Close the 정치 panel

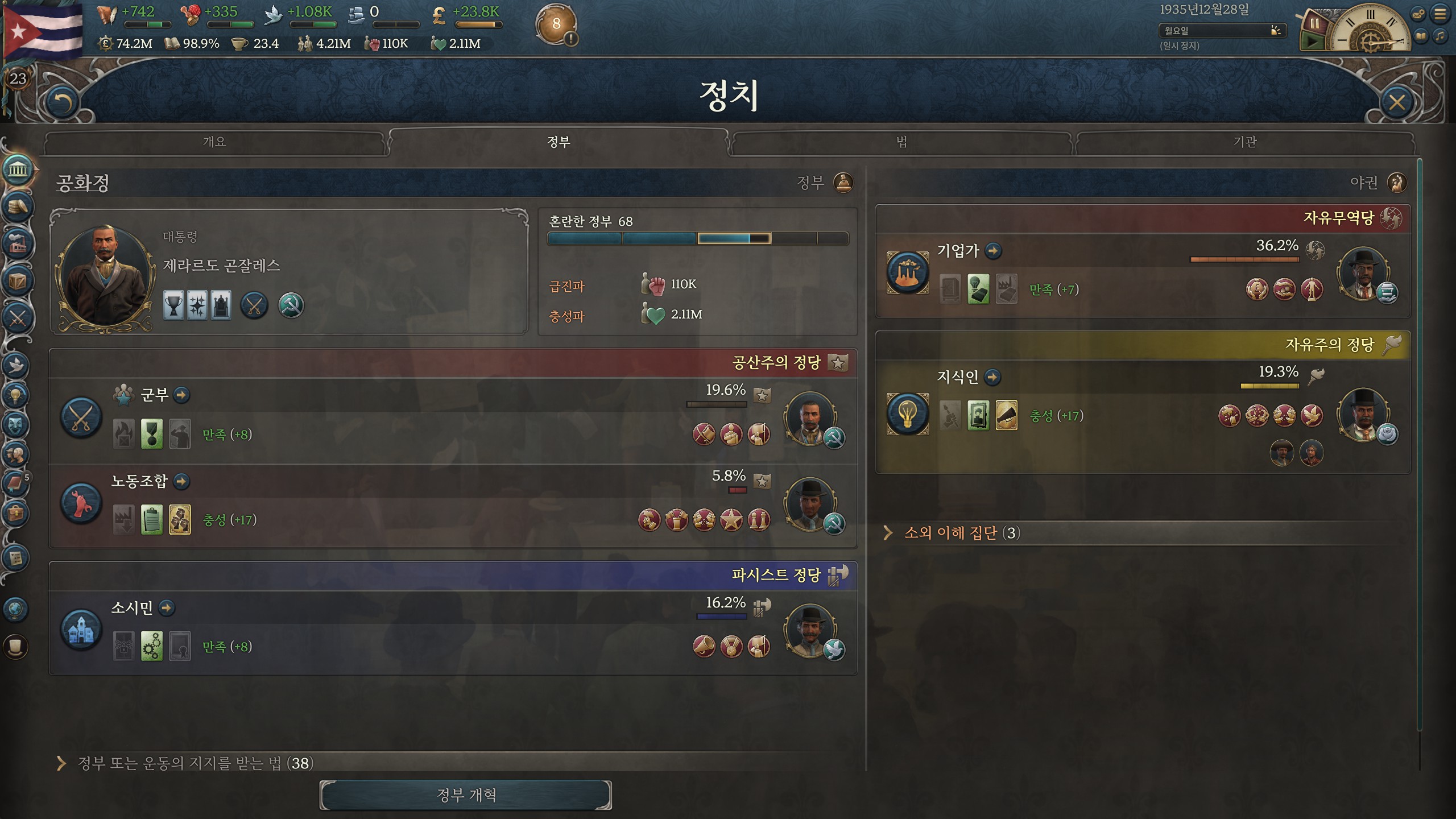(1396, 102)
